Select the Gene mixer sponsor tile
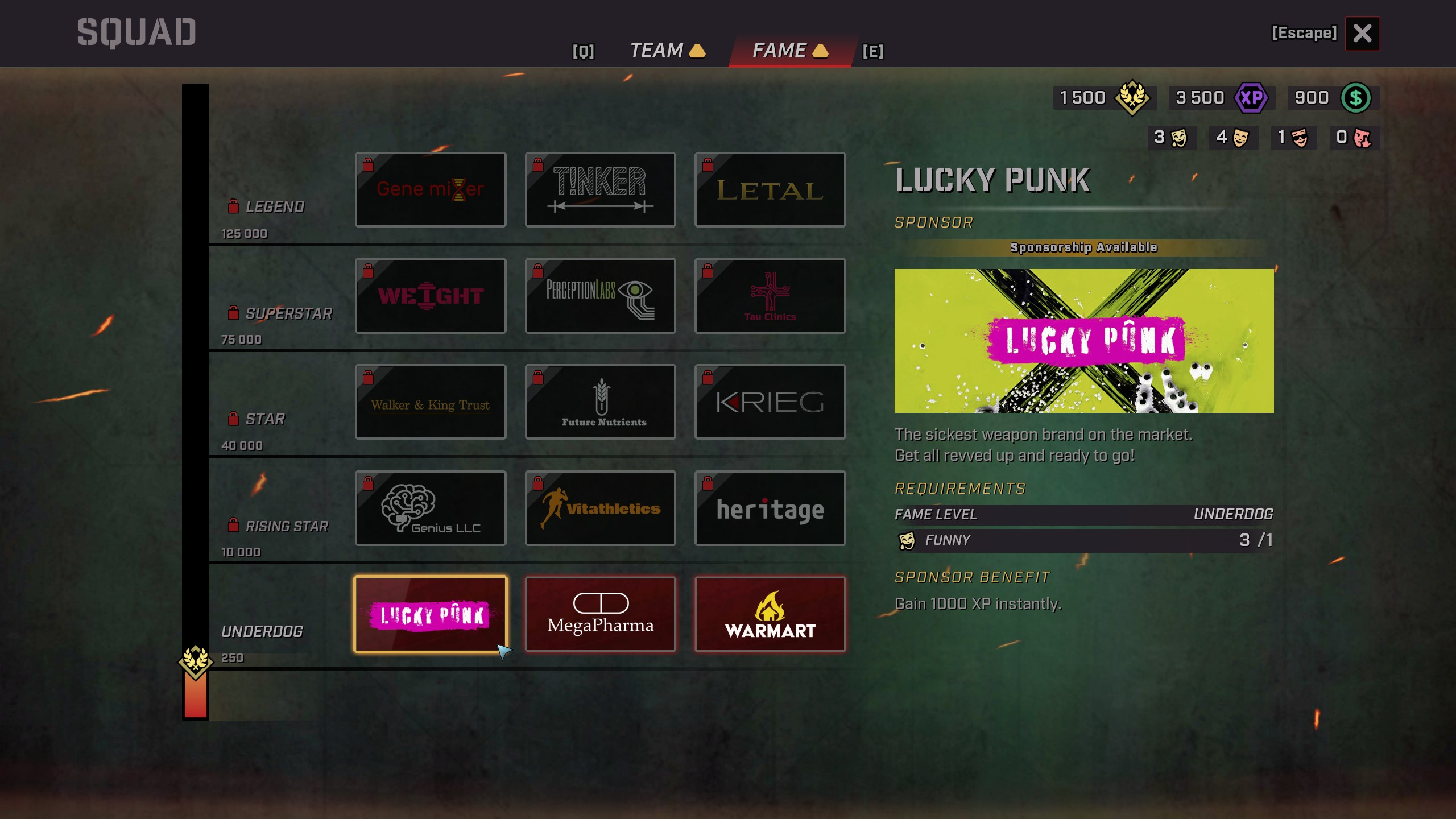 point(431,189)
